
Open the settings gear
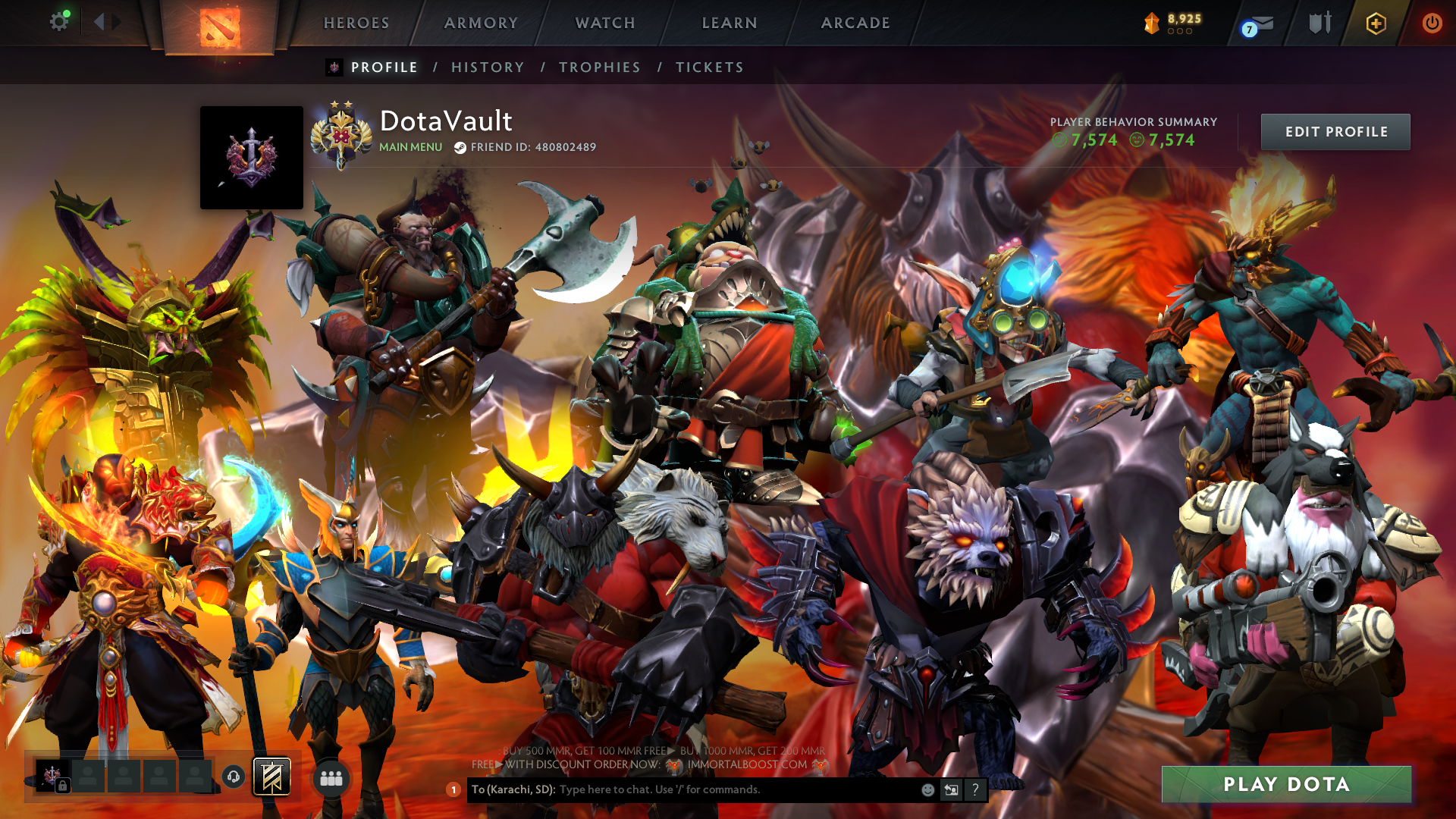59,21
